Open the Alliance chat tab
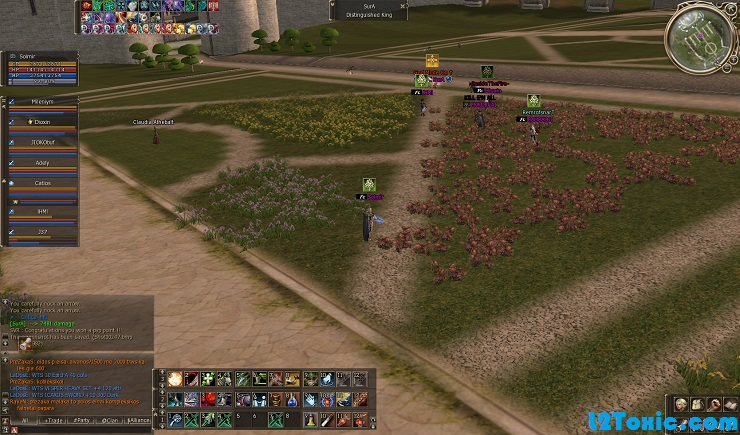Image resolution: width=740 pixels, height=435 pixels. click(x=140, y=420)
